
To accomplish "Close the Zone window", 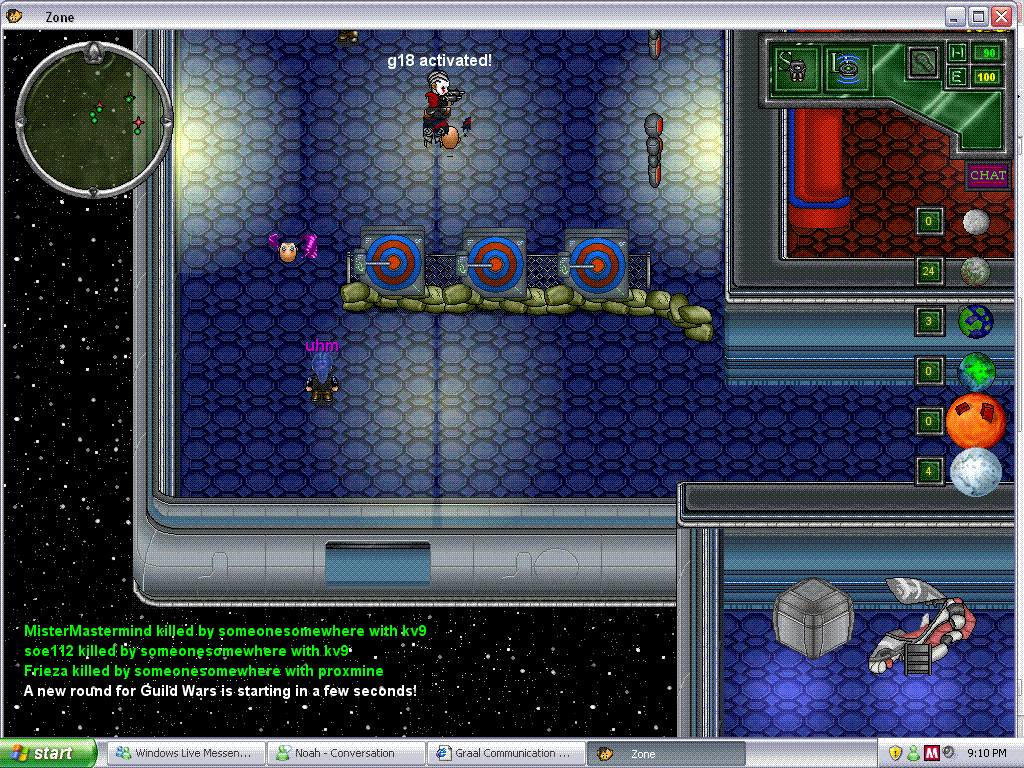I will click(1001, 16).
